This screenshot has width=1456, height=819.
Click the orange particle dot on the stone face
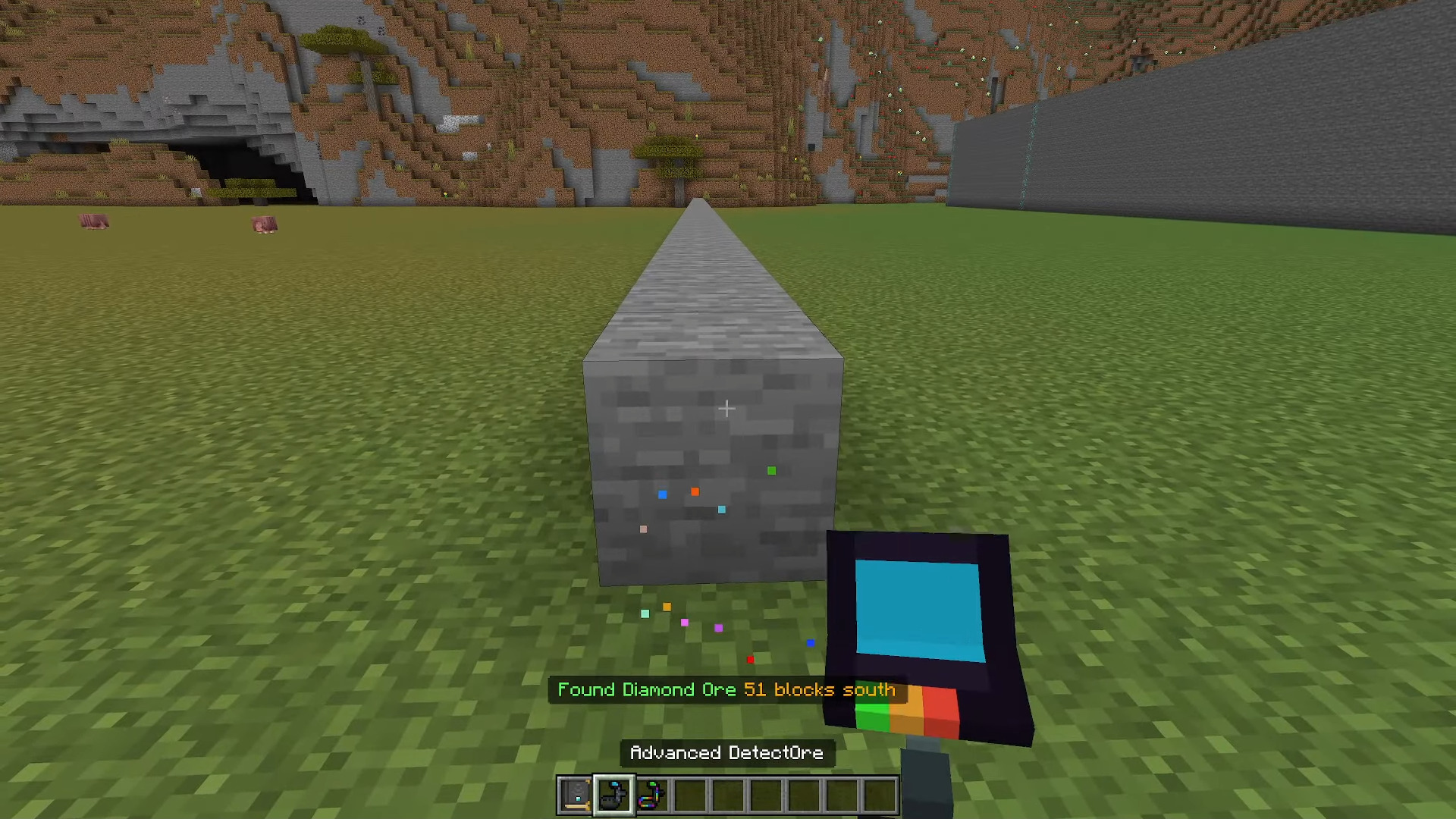pos(694,491)
